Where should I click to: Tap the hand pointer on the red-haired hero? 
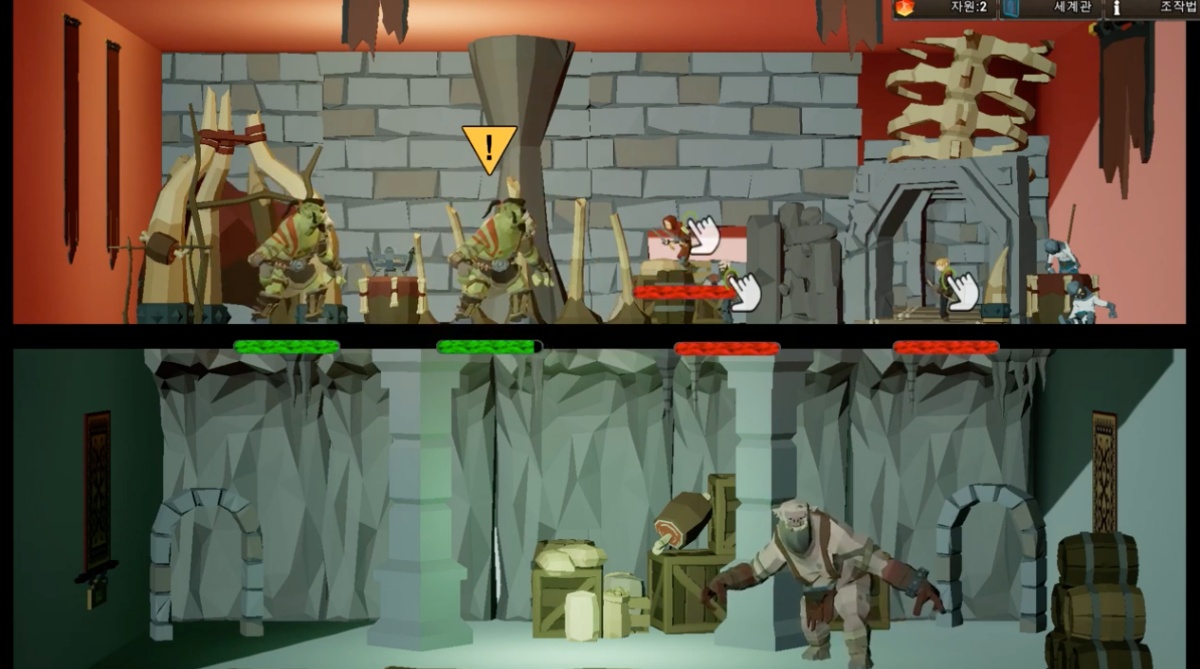coord(704,234)
